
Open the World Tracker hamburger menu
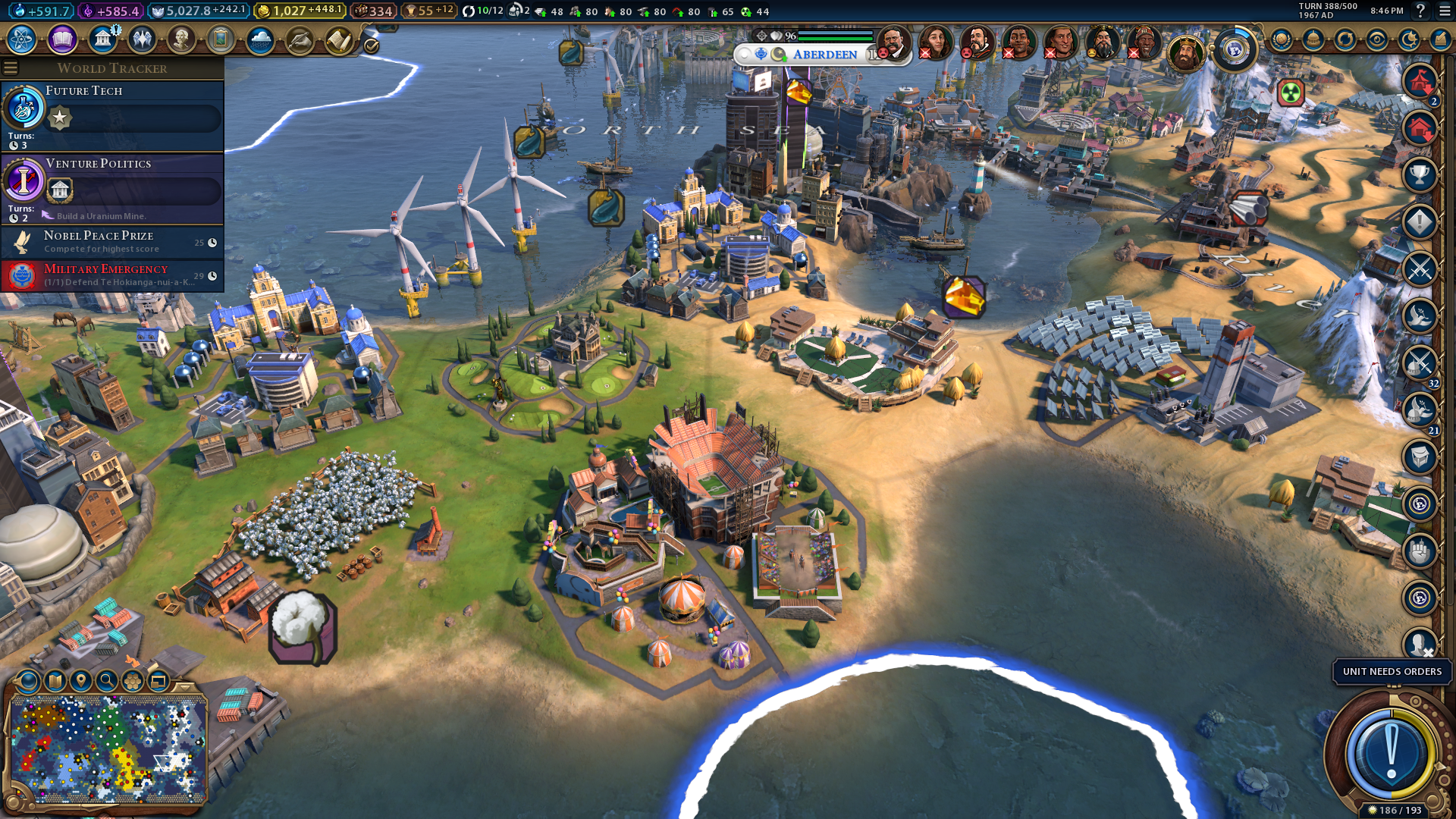point(11,68)
